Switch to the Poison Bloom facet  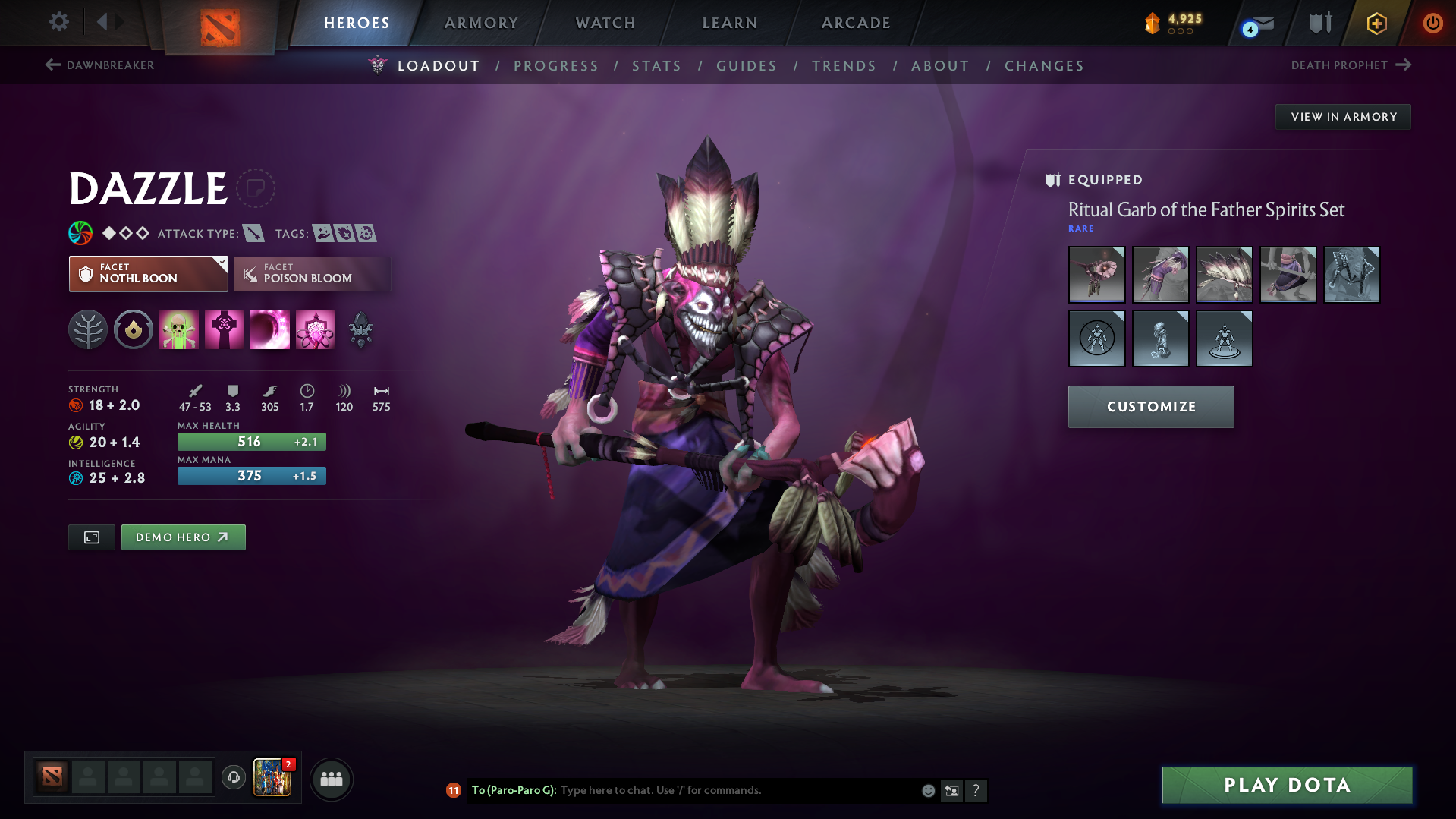pyautogui.click(x=312, y=274)
